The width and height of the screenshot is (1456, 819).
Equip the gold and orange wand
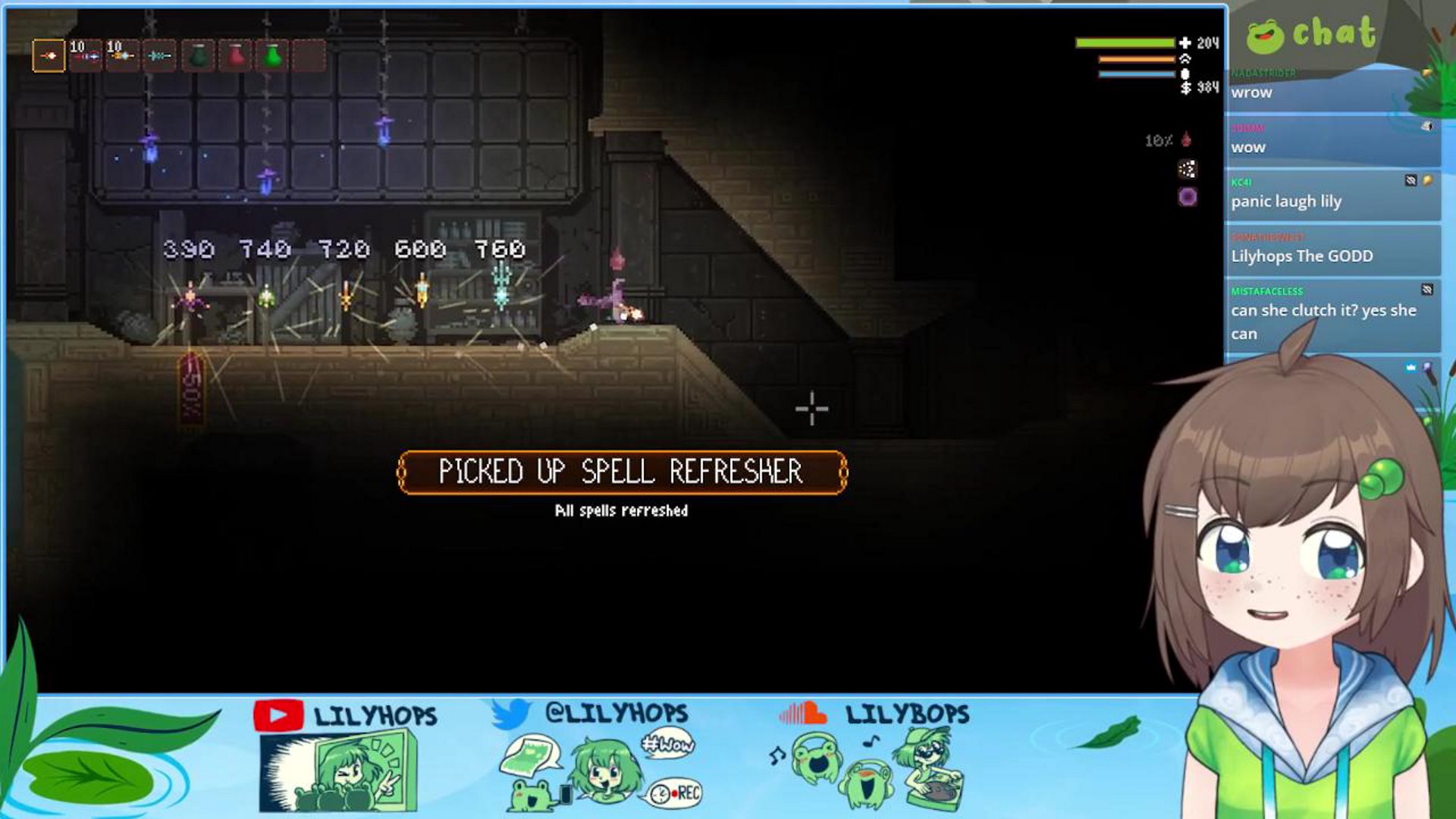pos(122,55)
